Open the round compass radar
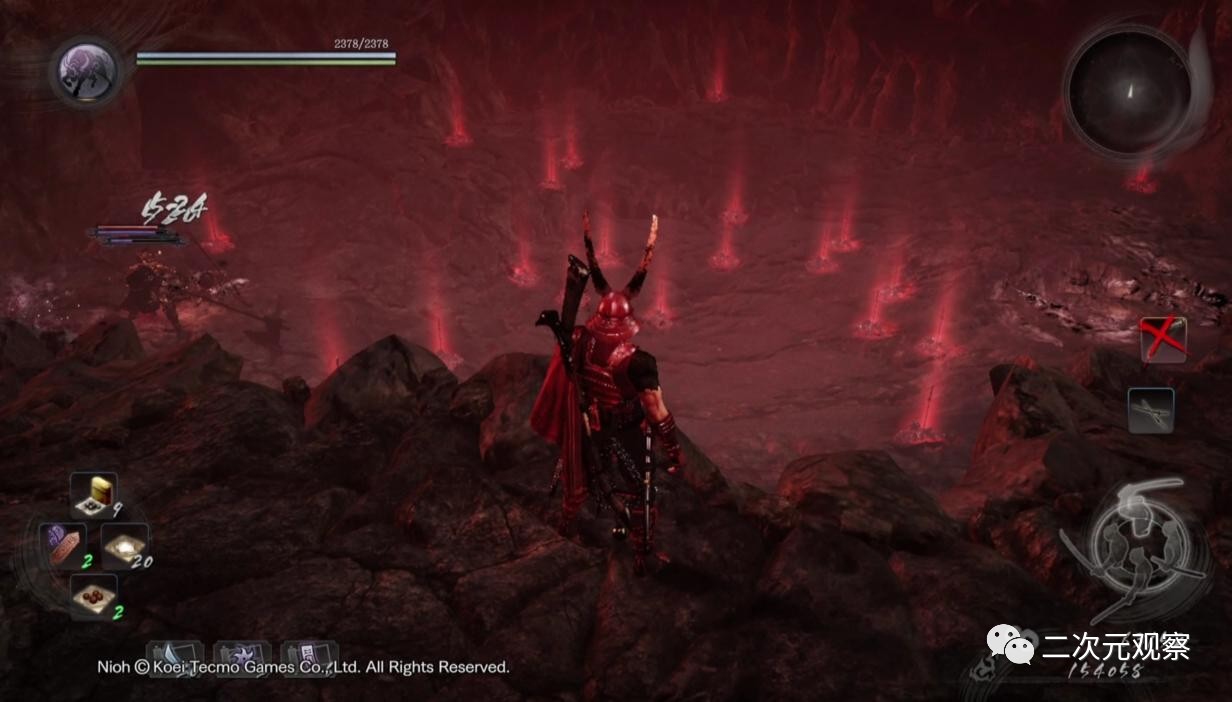The image size is (1232, 702). pos(1128,91)
